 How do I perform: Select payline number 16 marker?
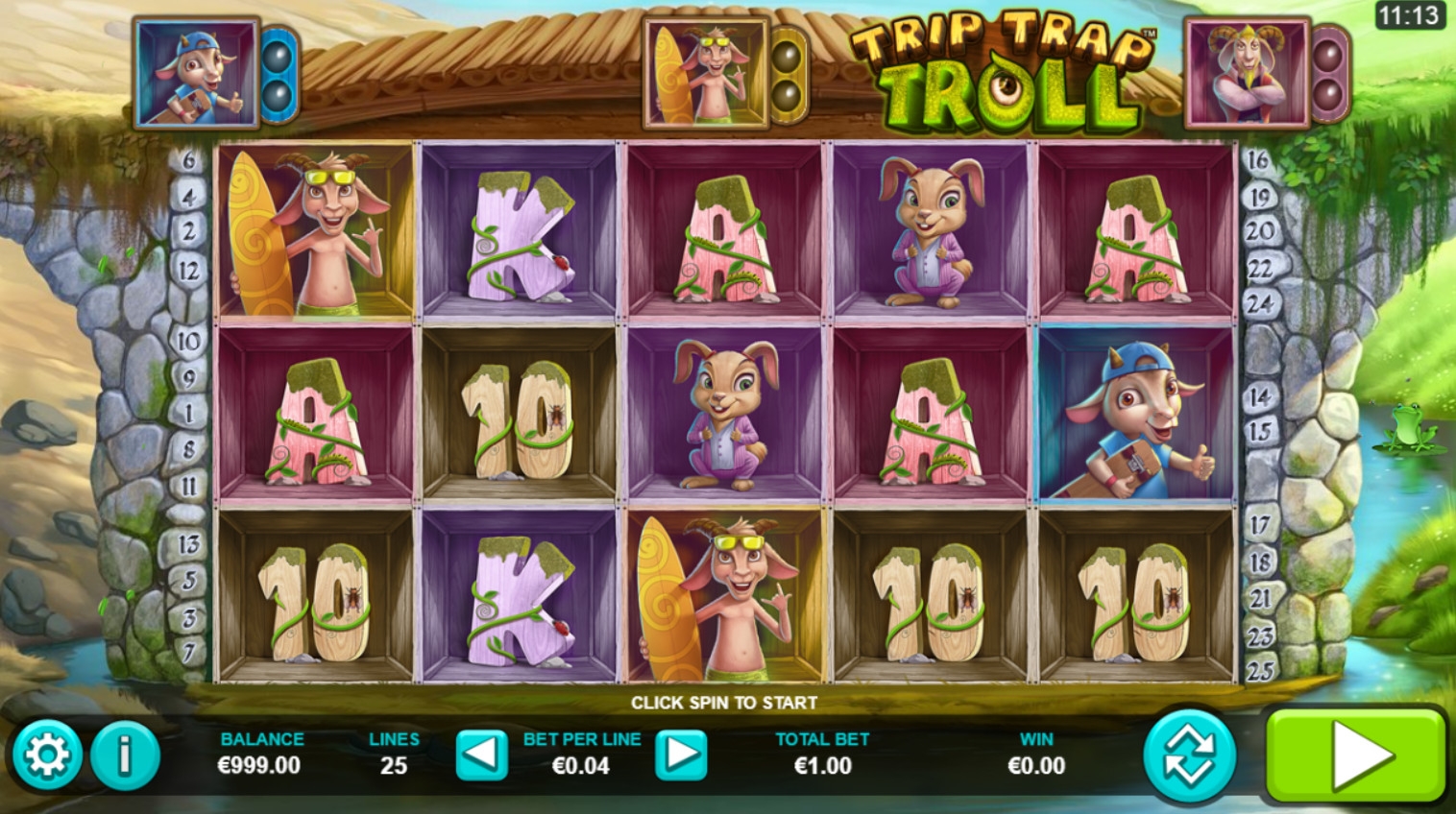coord(1258,160)
